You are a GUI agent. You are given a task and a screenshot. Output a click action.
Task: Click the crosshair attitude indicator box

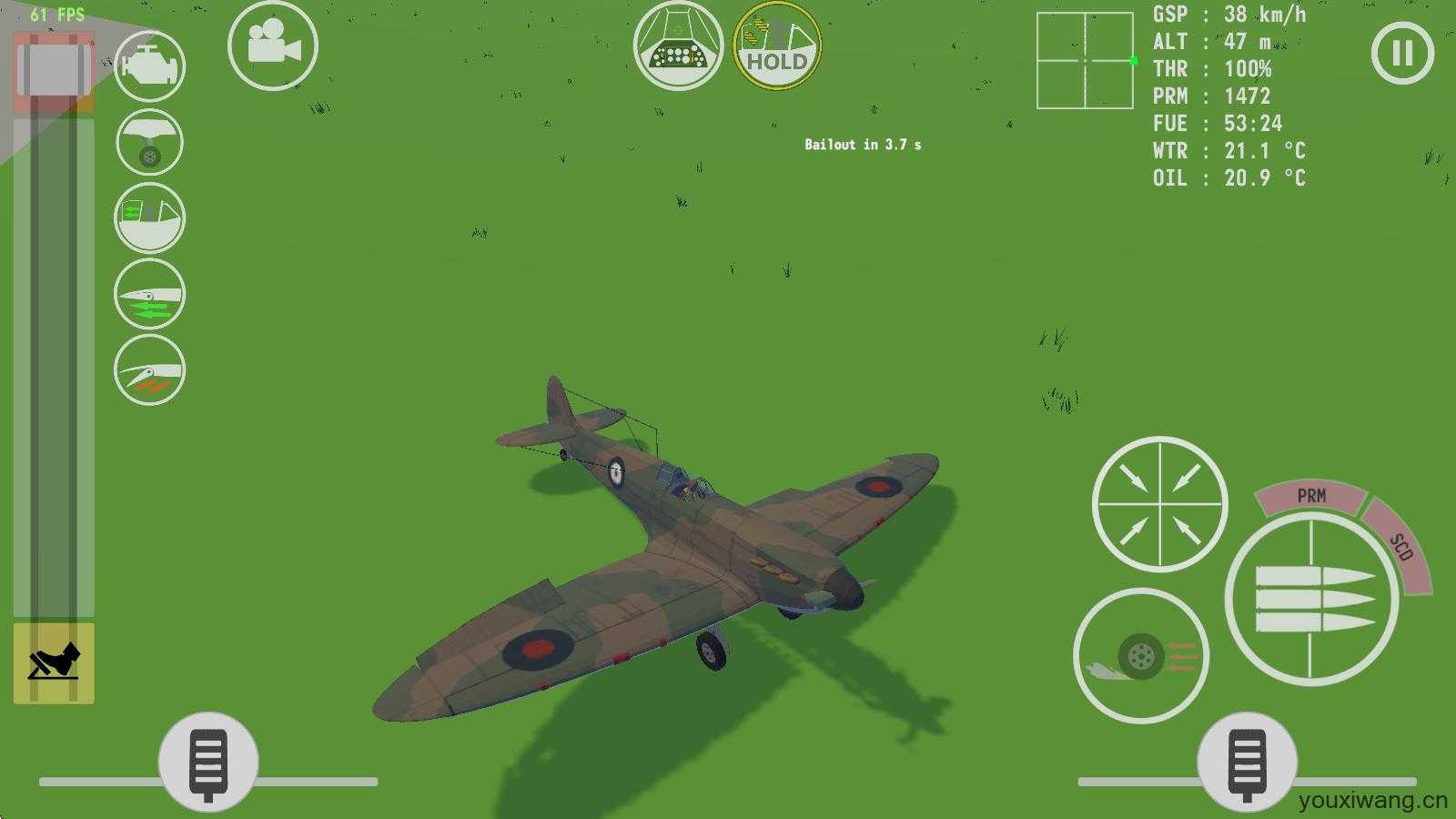1085,61
